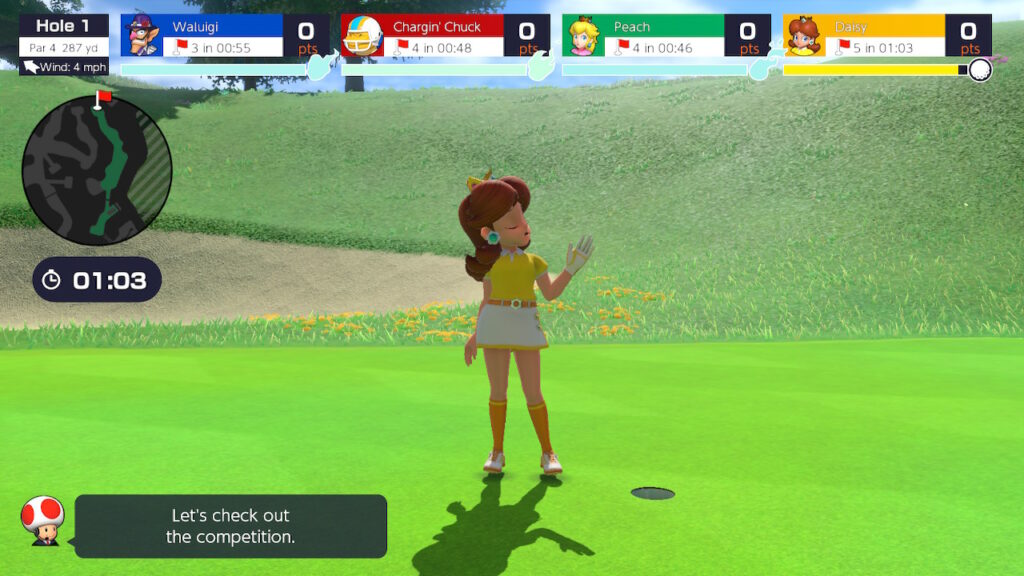
Task: Choose Peach's player scorecard
Action: tap(666, 36)
